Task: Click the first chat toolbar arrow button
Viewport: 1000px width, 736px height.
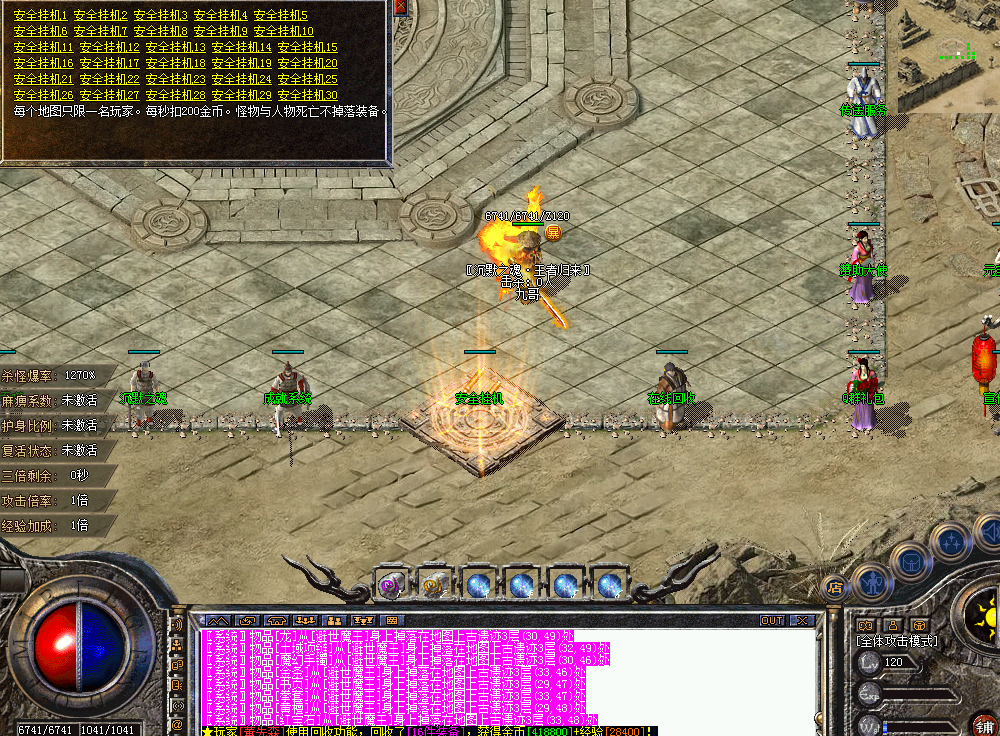Action: (217, 621)
